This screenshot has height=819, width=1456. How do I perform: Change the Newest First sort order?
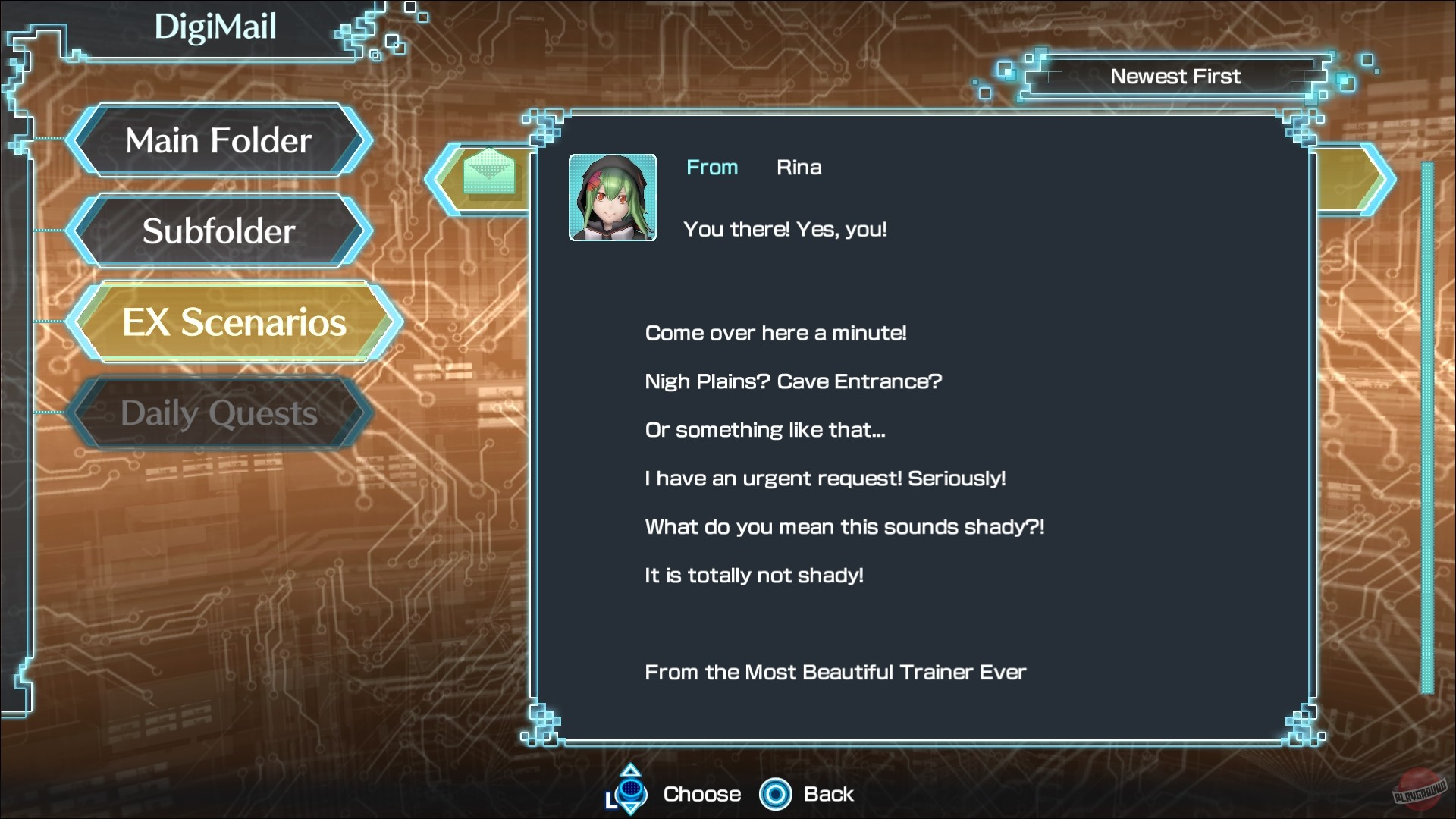coord(1175,77)
